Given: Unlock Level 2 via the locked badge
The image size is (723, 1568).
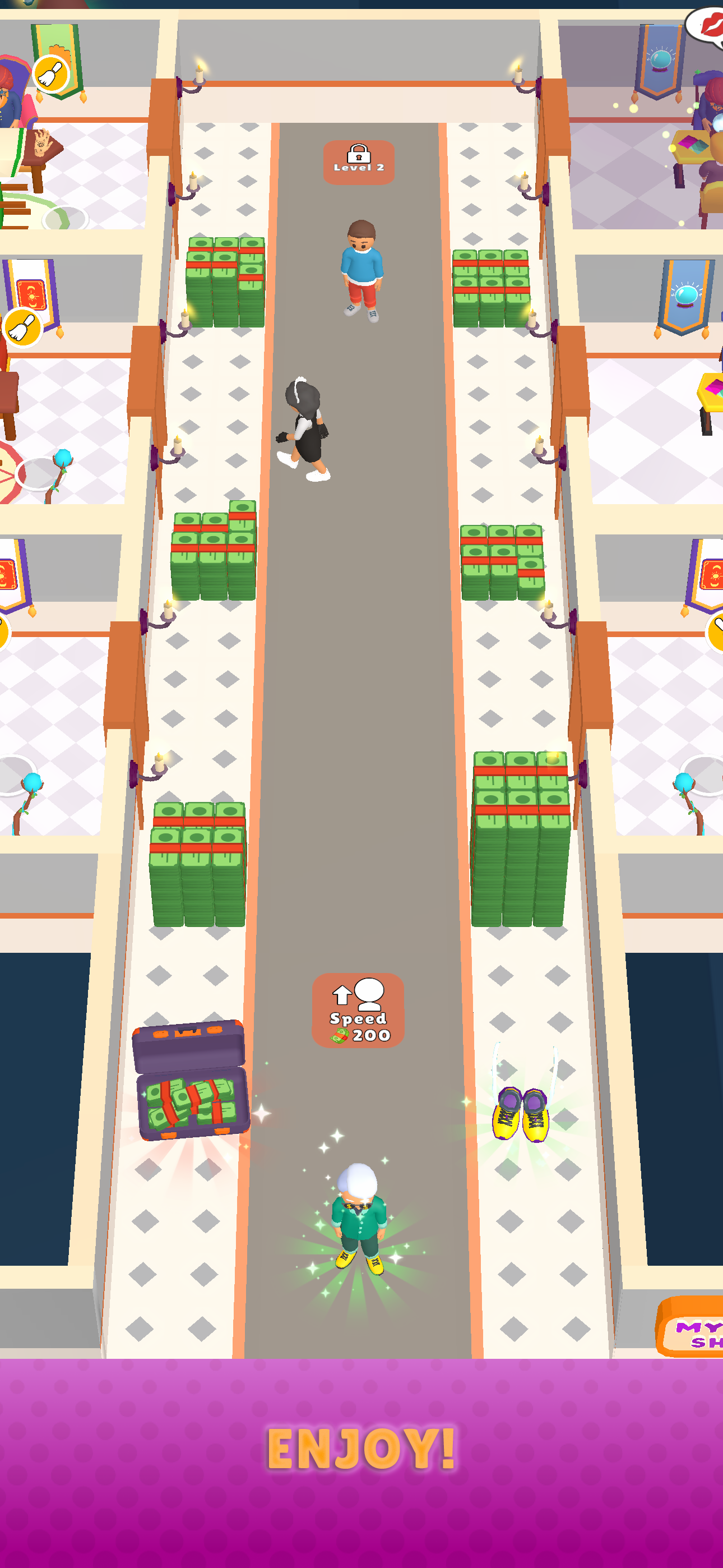Looking at the screenshot, I should 359,159.
